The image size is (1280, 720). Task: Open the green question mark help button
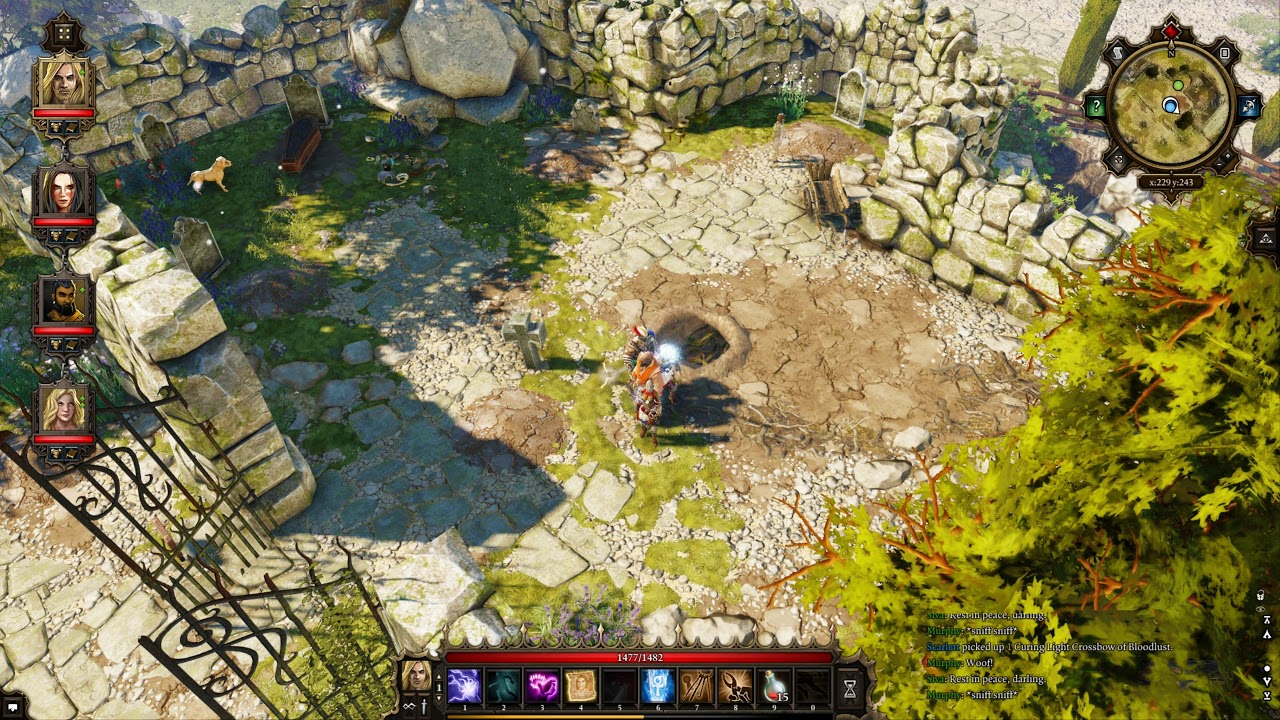1096,106
